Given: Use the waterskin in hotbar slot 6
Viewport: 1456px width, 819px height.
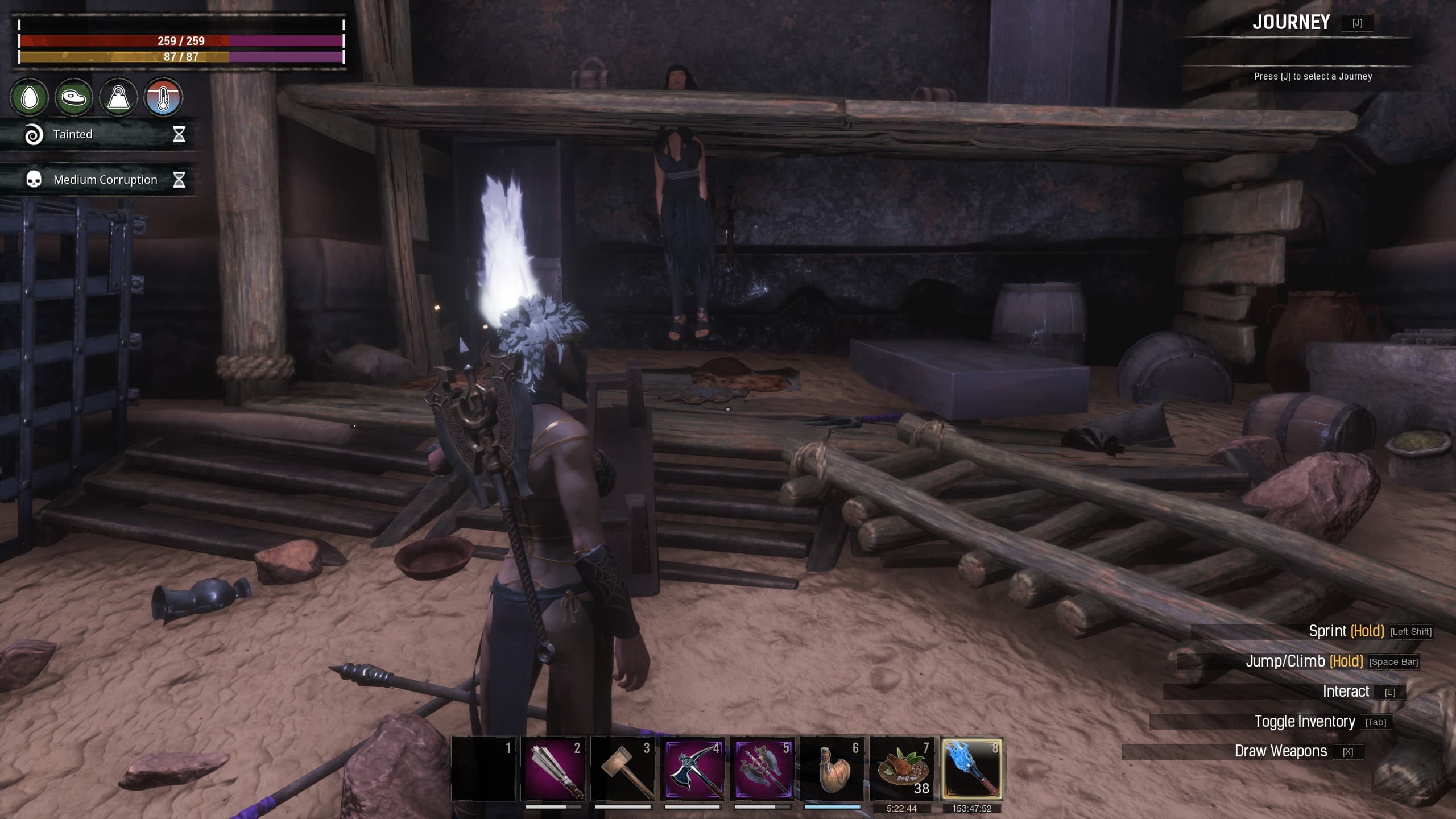Looking at the screenshot, I should 832,769.
